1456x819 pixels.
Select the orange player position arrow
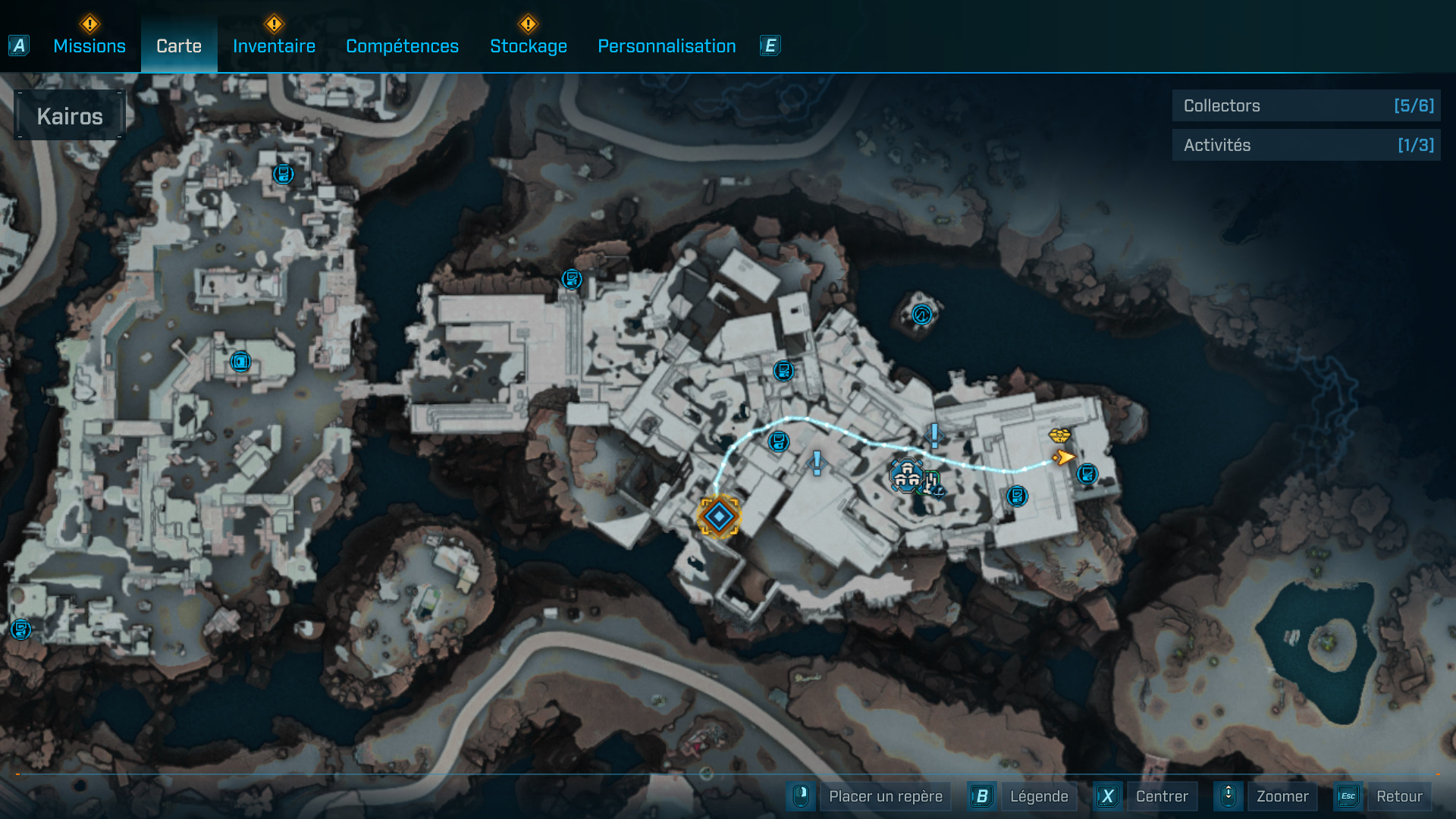(x=1063, y=458)
